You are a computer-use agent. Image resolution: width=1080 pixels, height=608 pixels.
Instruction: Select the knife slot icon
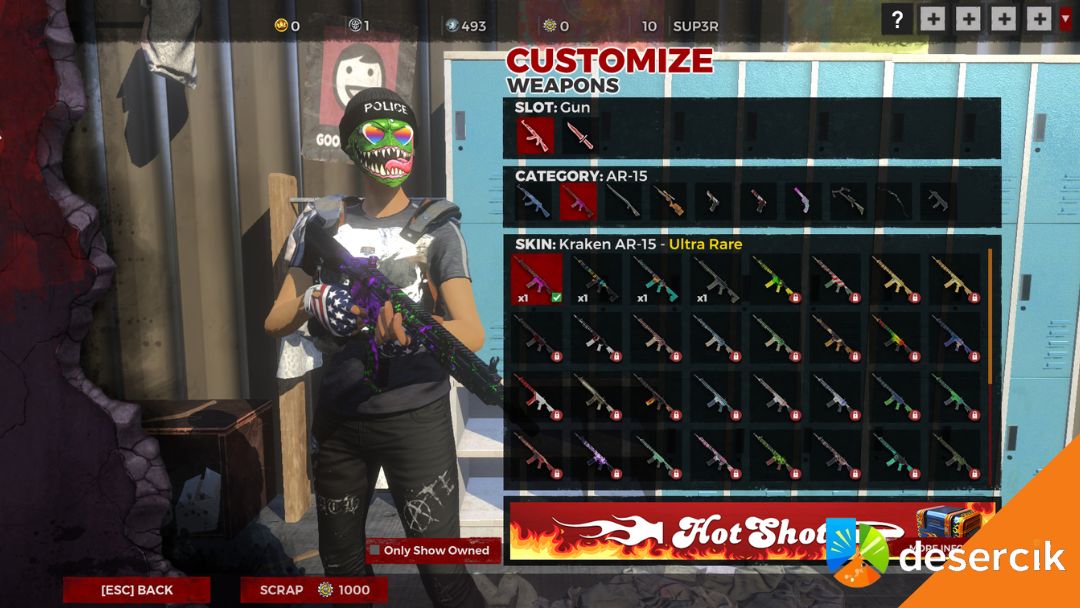578,136
